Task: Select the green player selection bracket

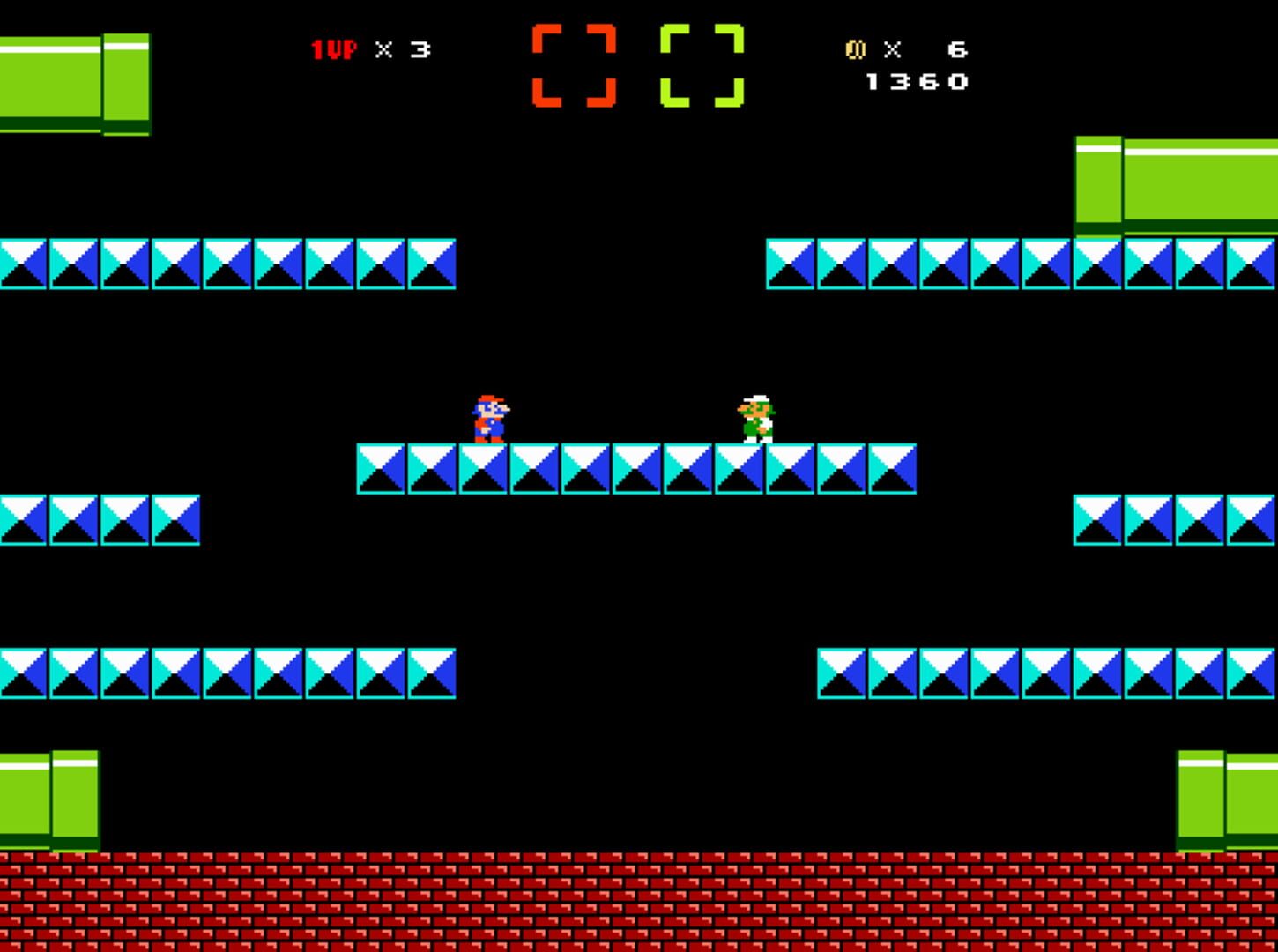Action: pos(702,66)
